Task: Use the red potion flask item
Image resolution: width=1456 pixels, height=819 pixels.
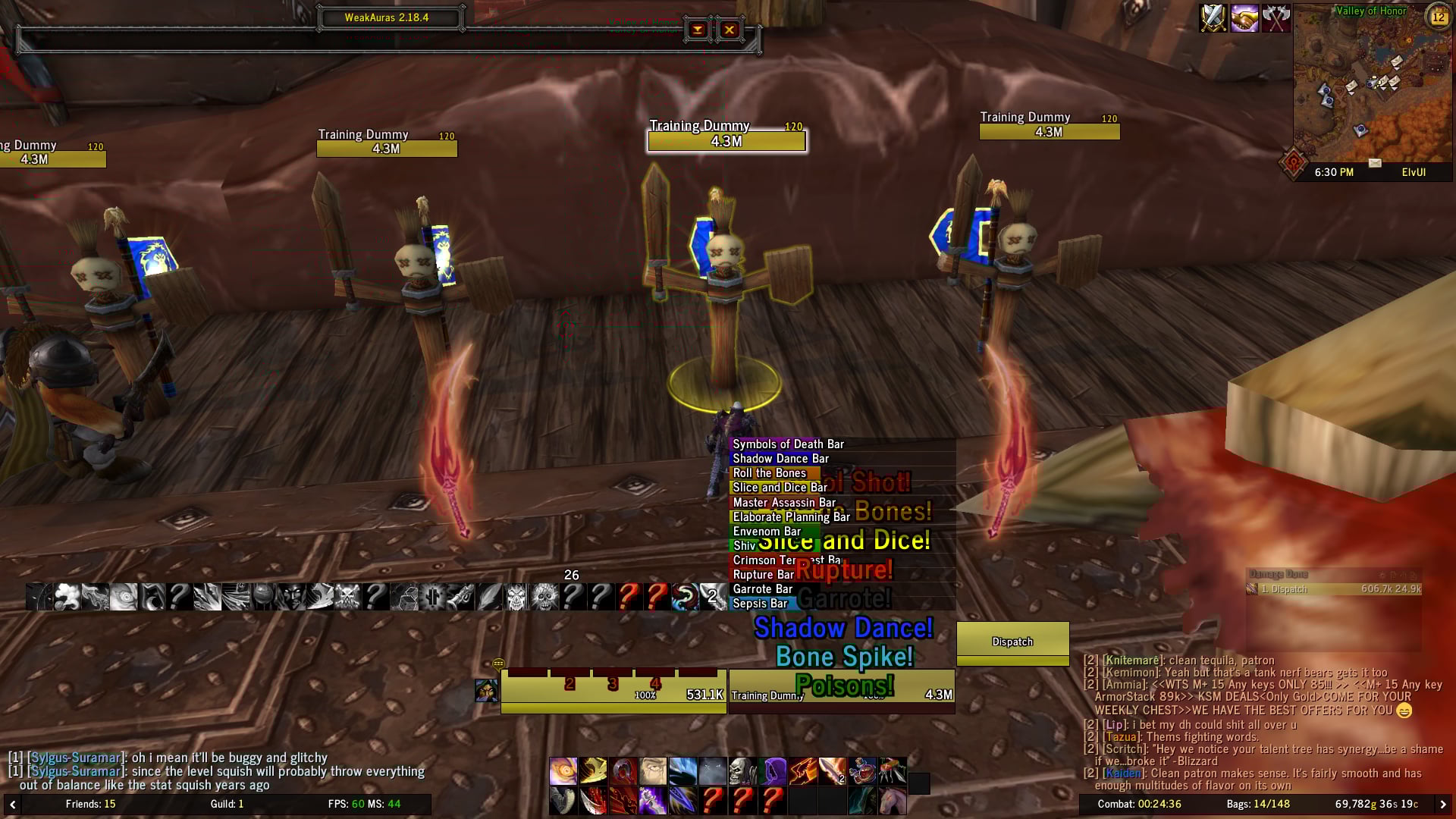Action: point(862,771)
